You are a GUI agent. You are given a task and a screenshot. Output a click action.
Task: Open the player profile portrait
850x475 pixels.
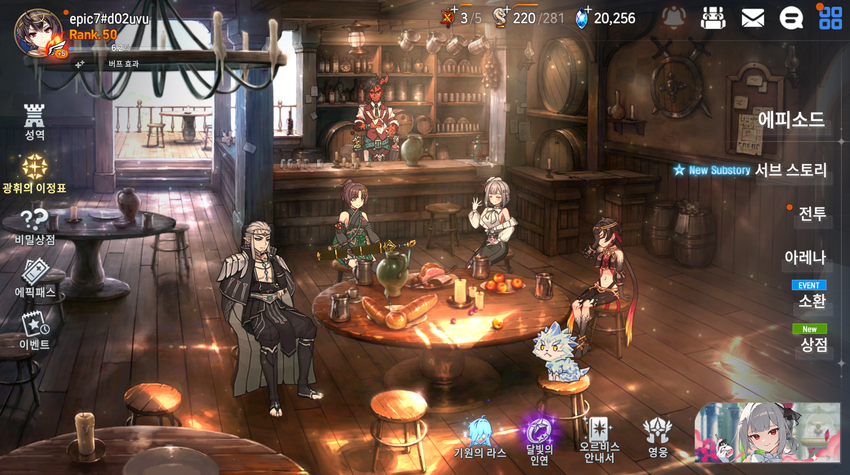(x=38, y=31)
